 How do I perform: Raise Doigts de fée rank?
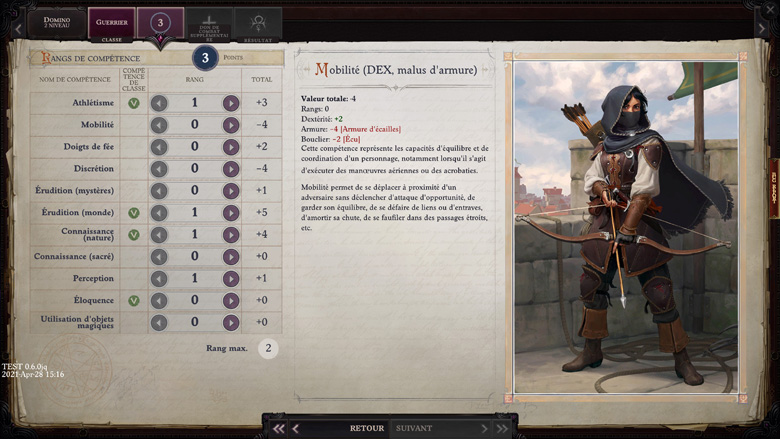point(231,147)
